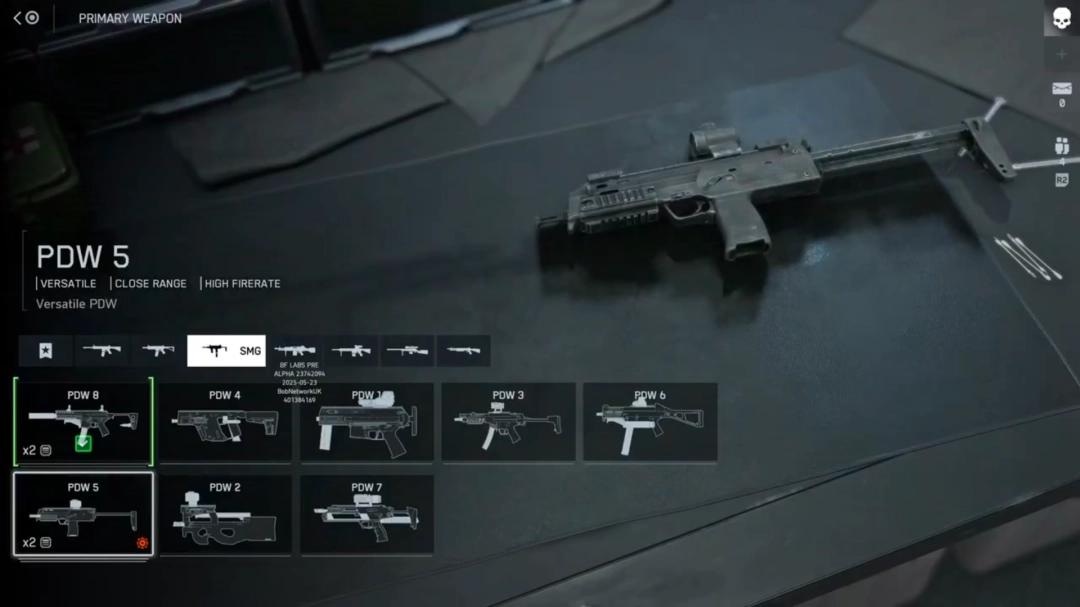This screenshot has width=1080, height=607.
Task: Select the PDW 6 weapon tile
Action: (x=650, y=421)
